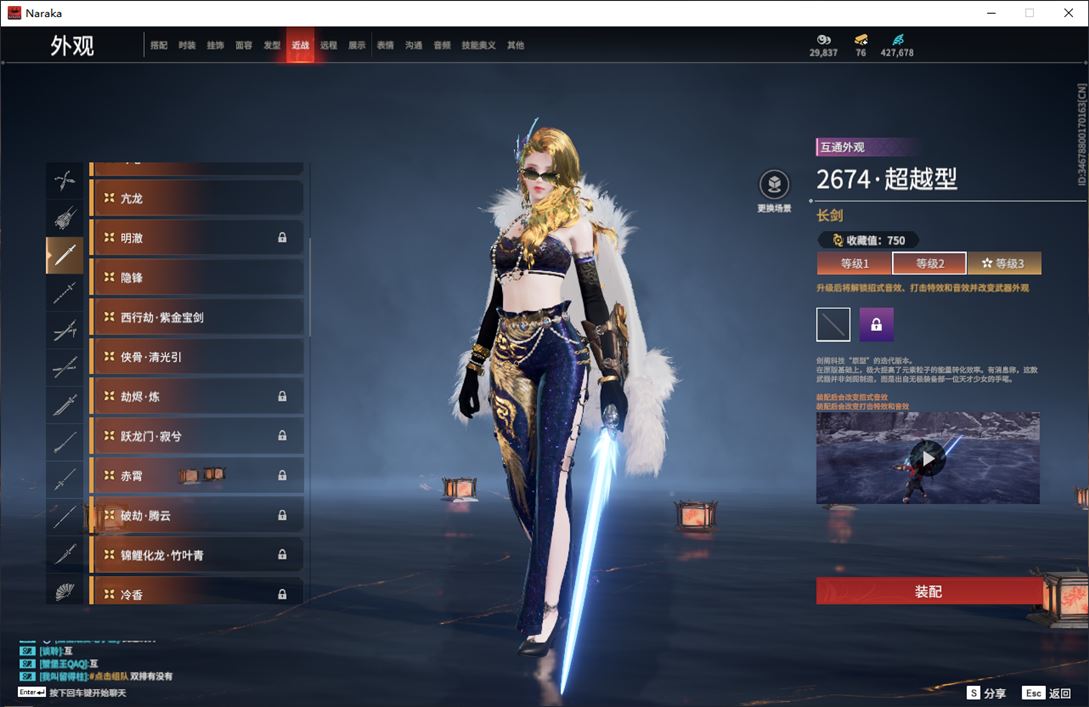
Task: Go to the 技能奥义 tab
Action: [478, 46]
